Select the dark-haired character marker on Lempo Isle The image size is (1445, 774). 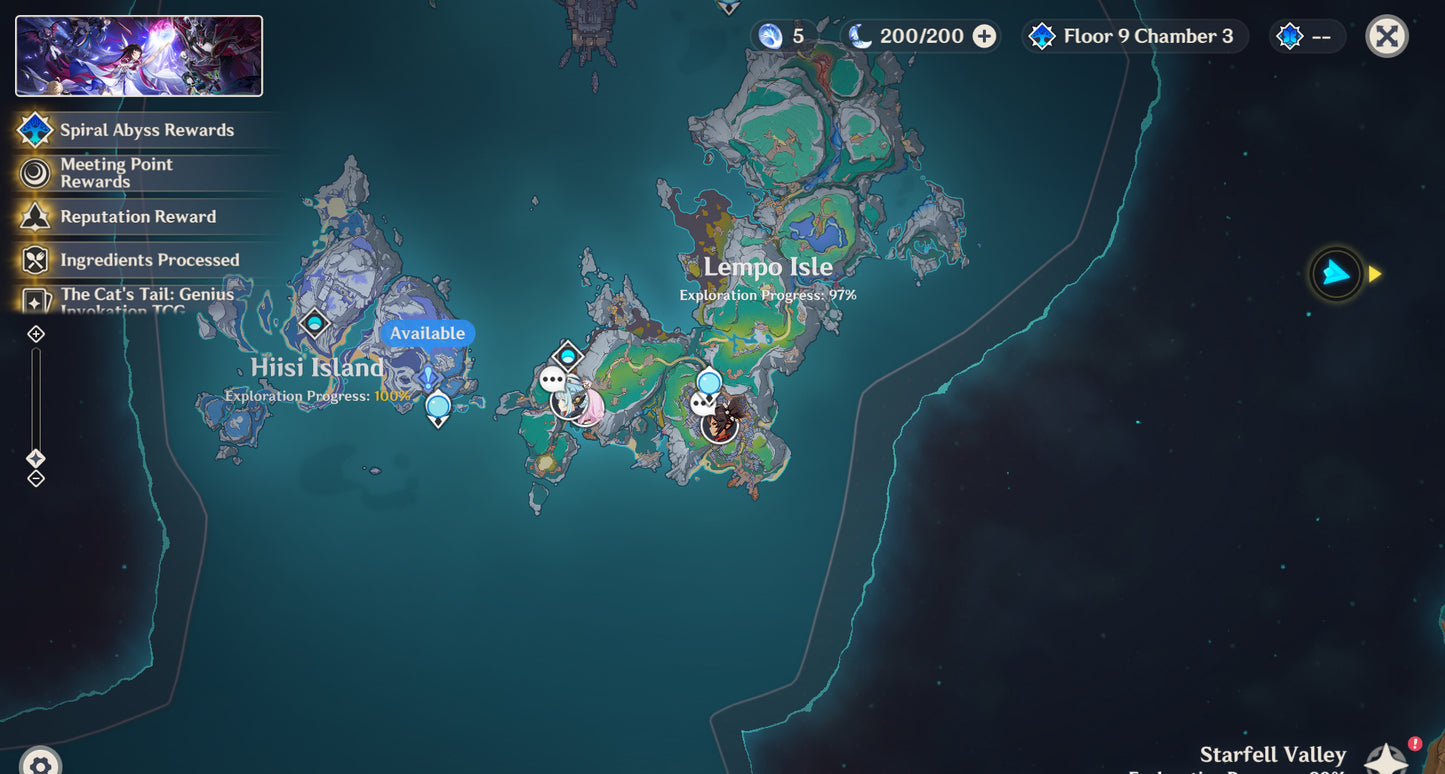[x=721, y=421]
